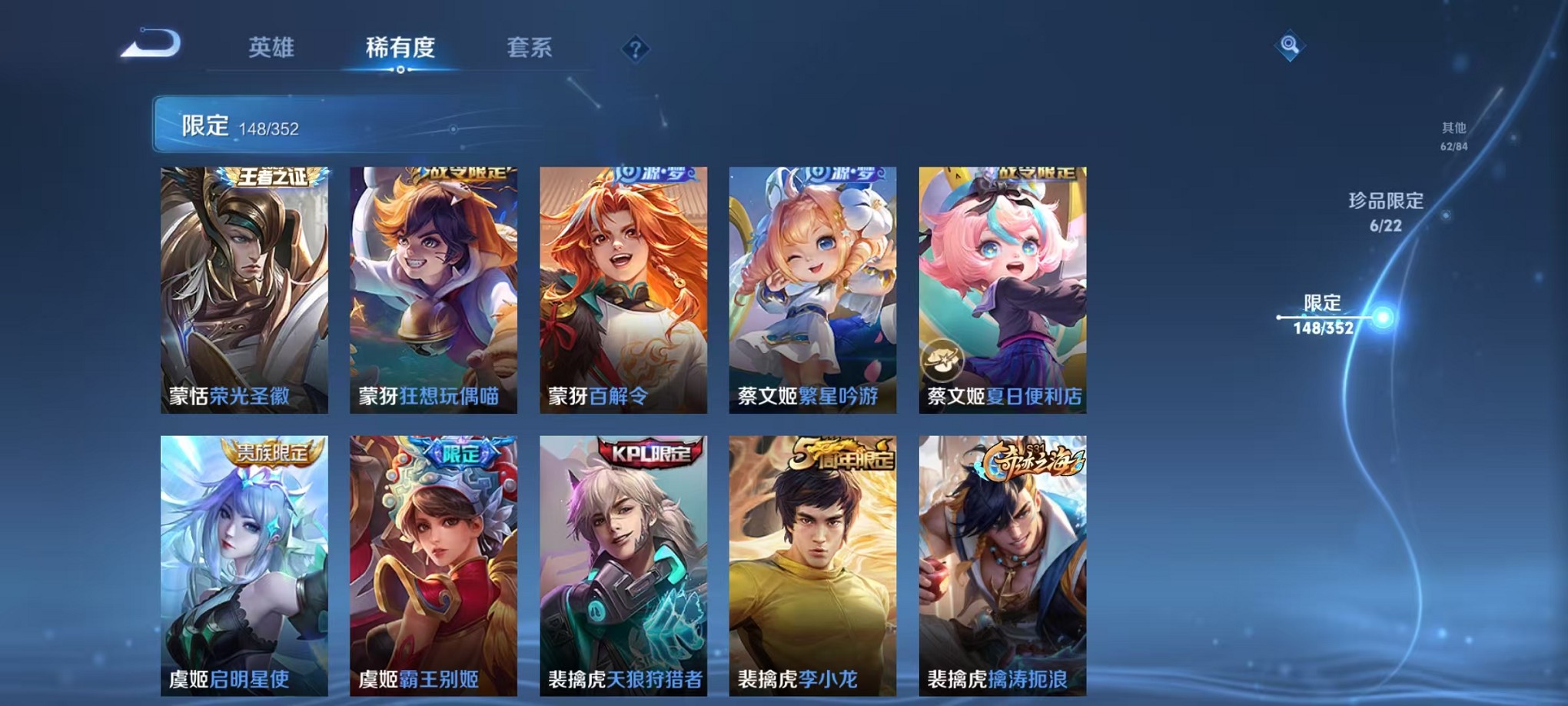The width and height of the screenshot is (1568, 706).
Task: Switch to the 英雄 tab
Action: 270,48
